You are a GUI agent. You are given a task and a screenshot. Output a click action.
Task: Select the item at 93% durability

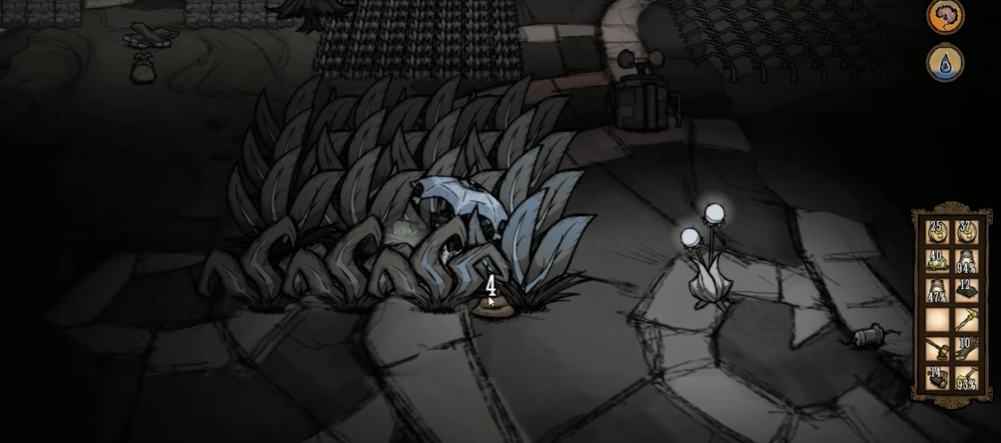coord(966,379)
